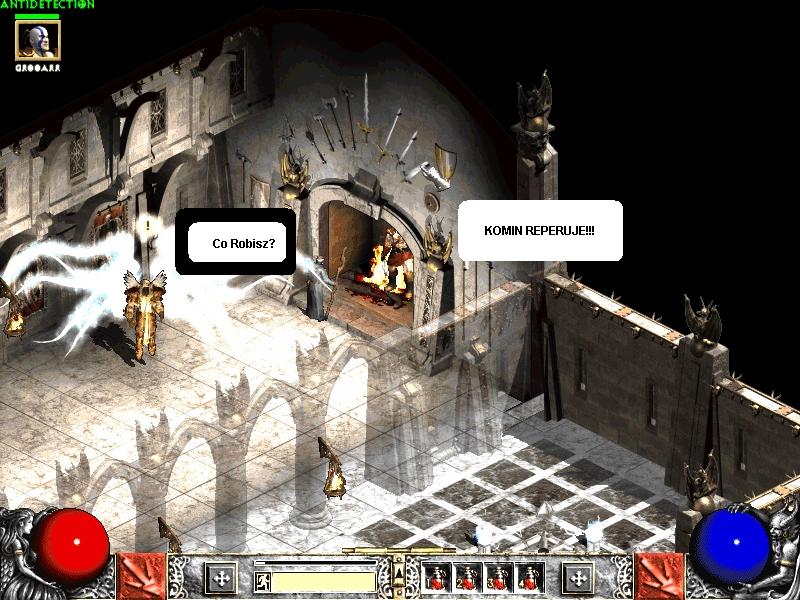Use the red potion in belt slot 3

[x=499, y=577]
